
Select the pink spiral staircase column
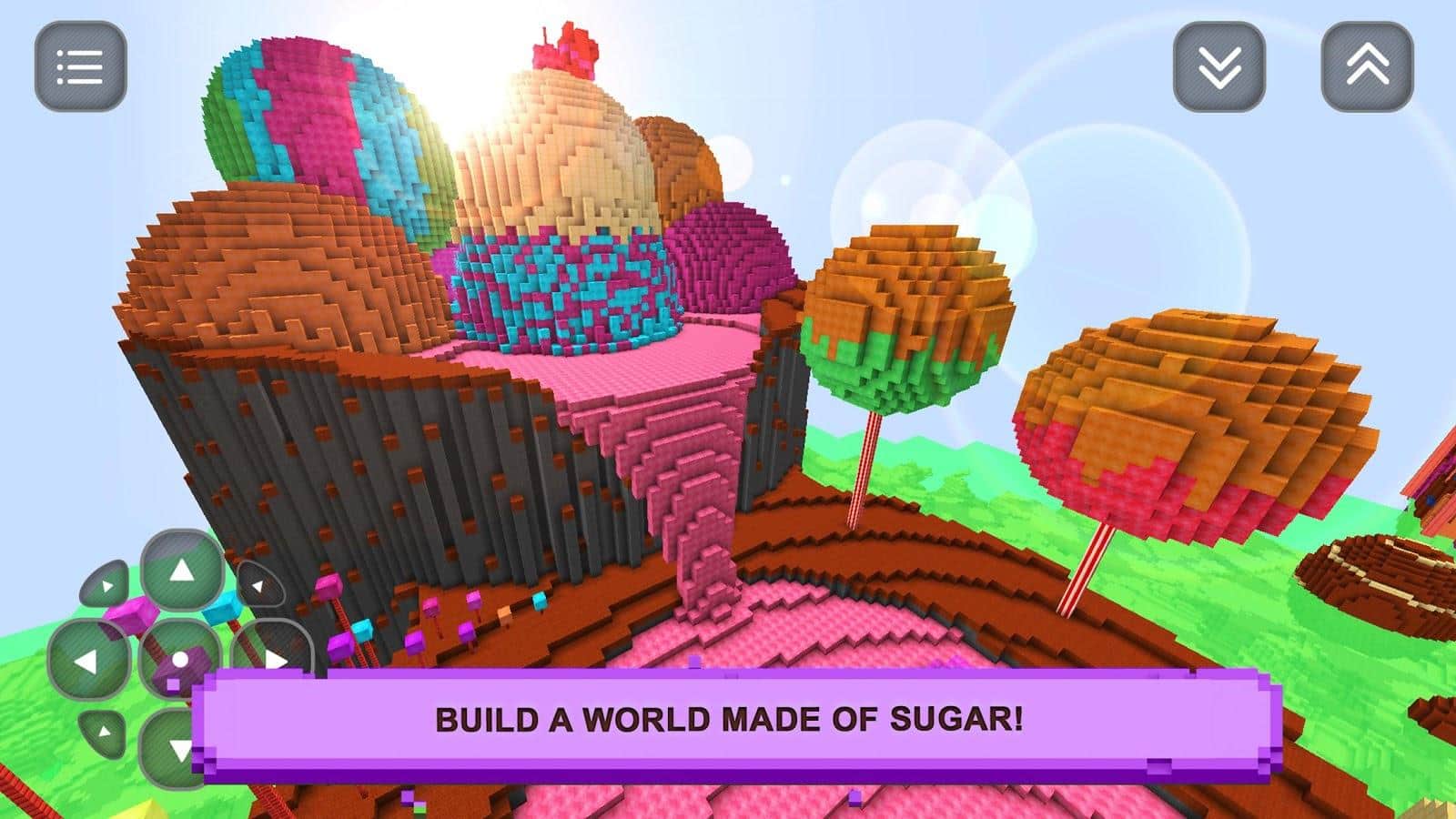pos(701,510)
